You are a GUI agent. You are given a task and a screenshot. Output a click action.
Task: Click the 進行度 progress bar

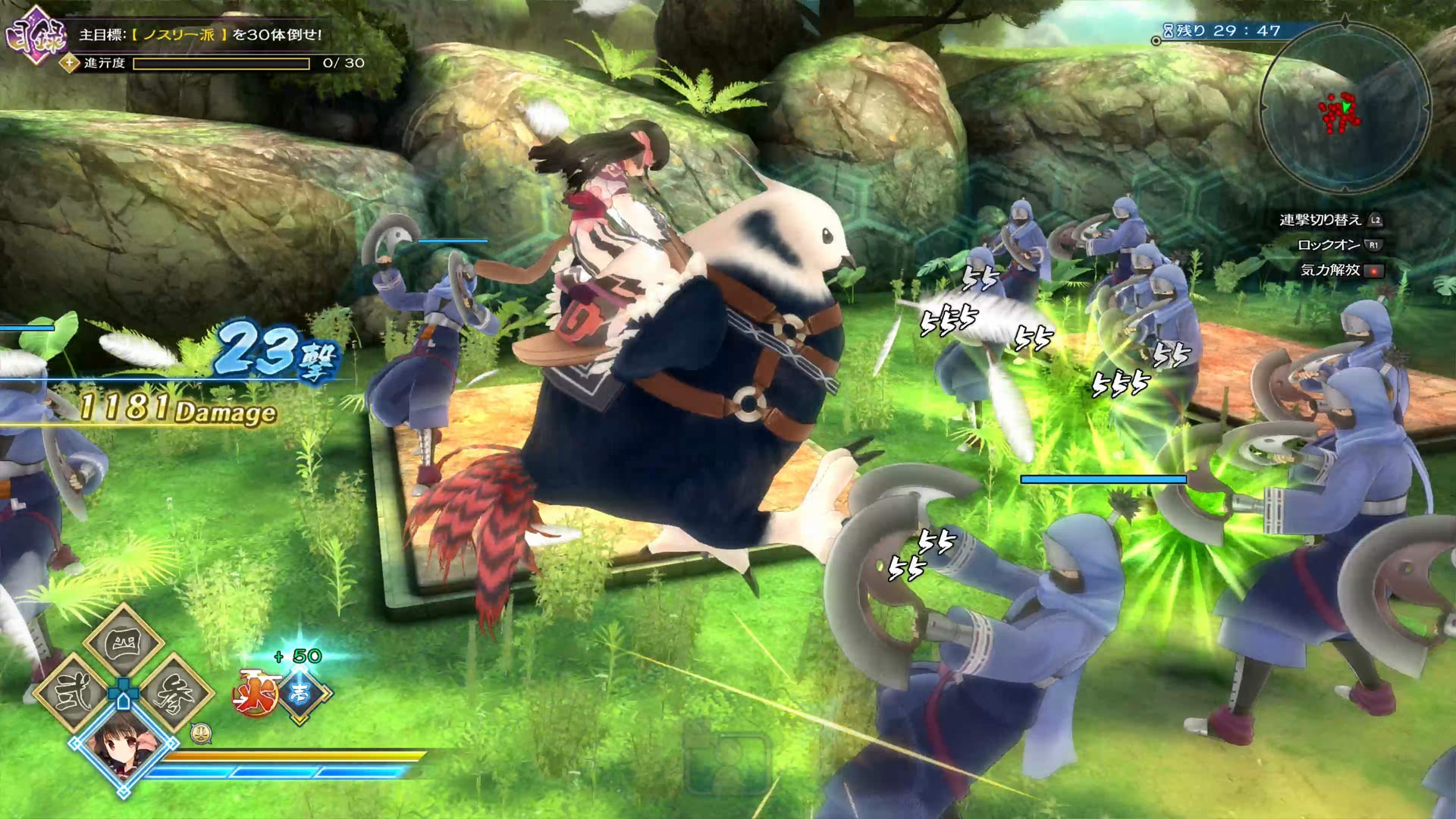click(x=220, y=63)
